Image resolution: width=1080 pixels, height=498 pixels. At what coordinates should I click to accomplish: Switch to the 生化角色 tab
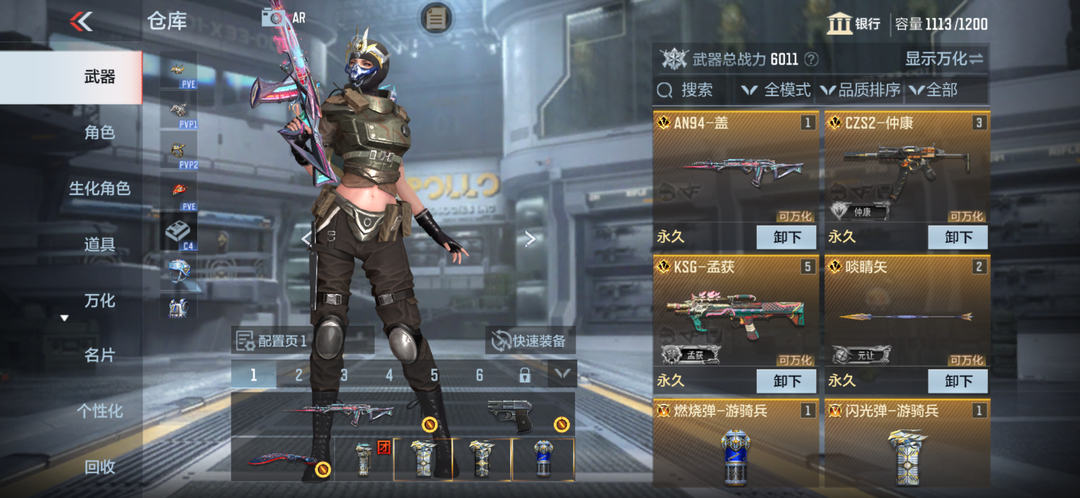(x=99, y=188)
